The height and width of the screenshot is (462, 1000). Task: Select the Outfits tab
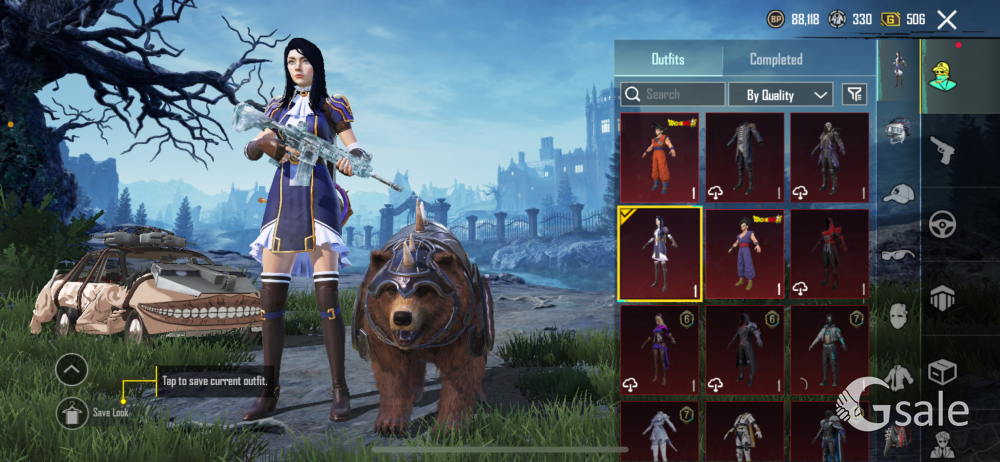tap(668, 59)
